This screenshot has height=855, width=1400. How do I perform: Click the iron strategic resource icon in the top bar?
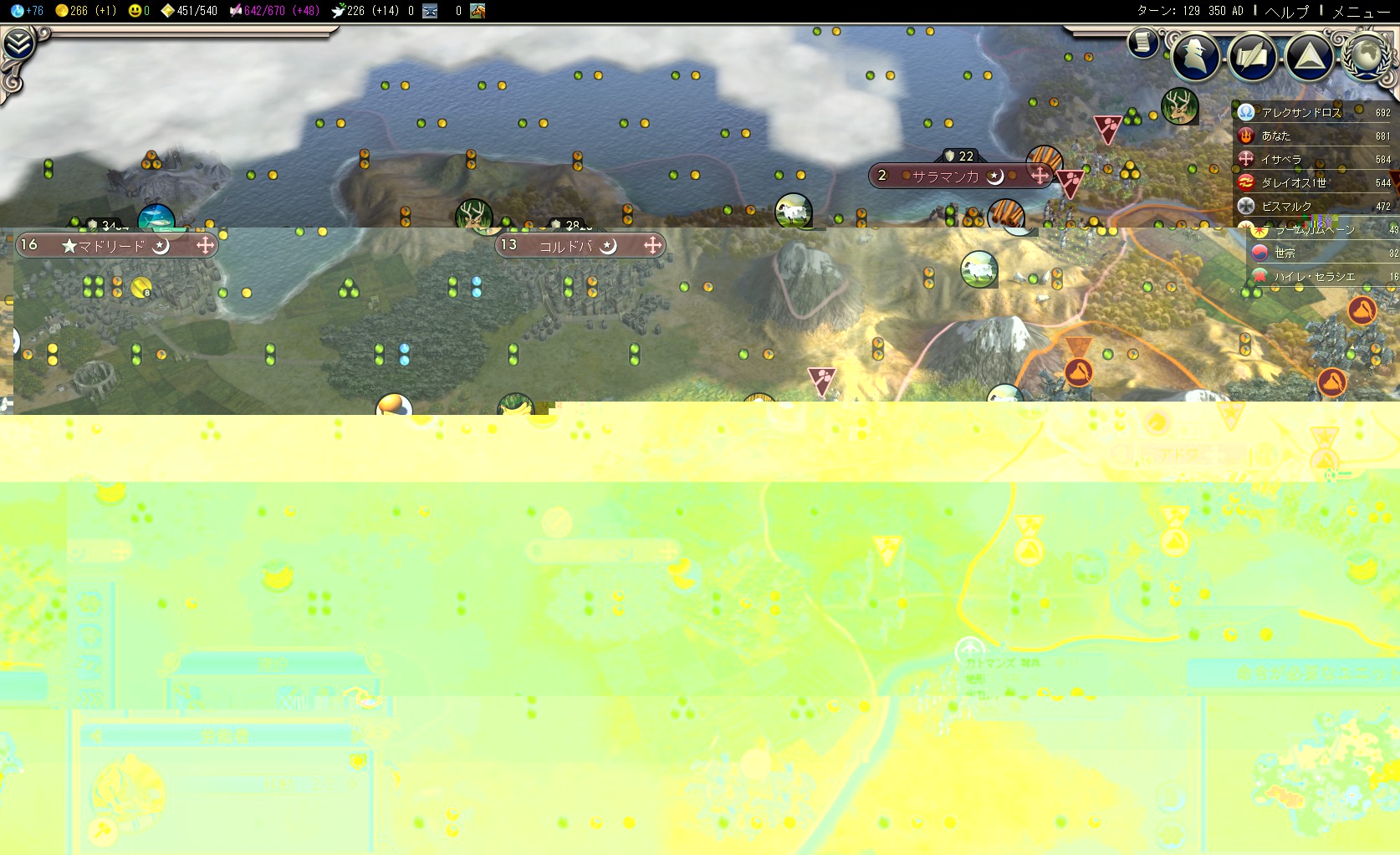coord(430,11)
